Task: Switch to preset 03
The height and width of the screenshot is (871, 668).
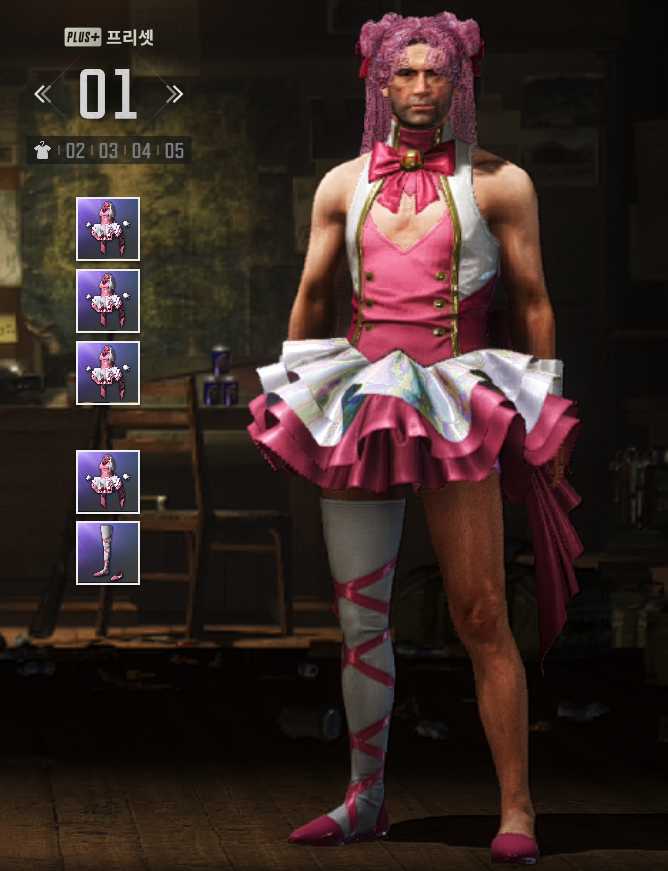Action: [x=108, y=151]
